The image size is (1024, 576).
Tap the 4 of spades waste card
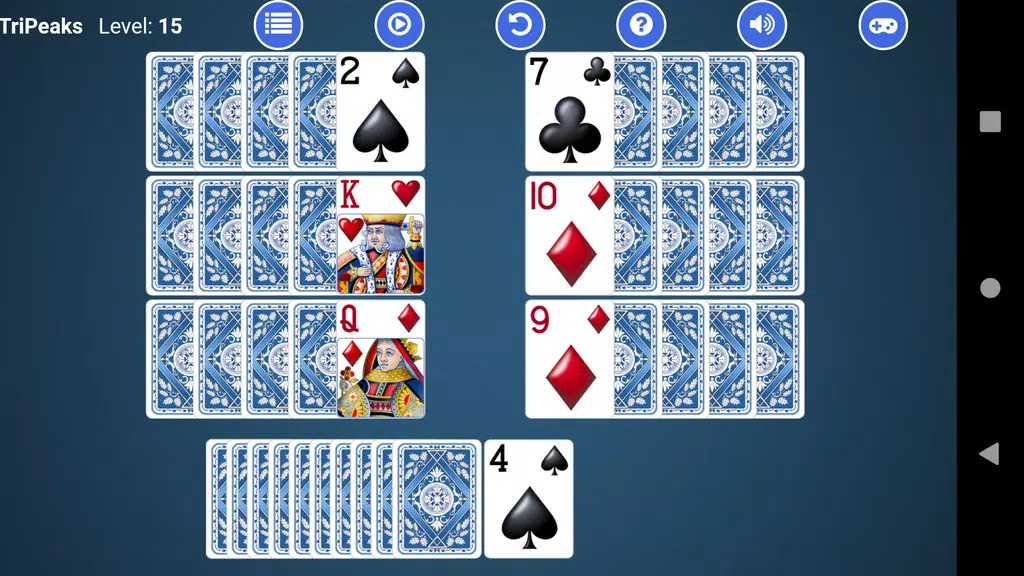pyautogui.click(x=528, y=498)
